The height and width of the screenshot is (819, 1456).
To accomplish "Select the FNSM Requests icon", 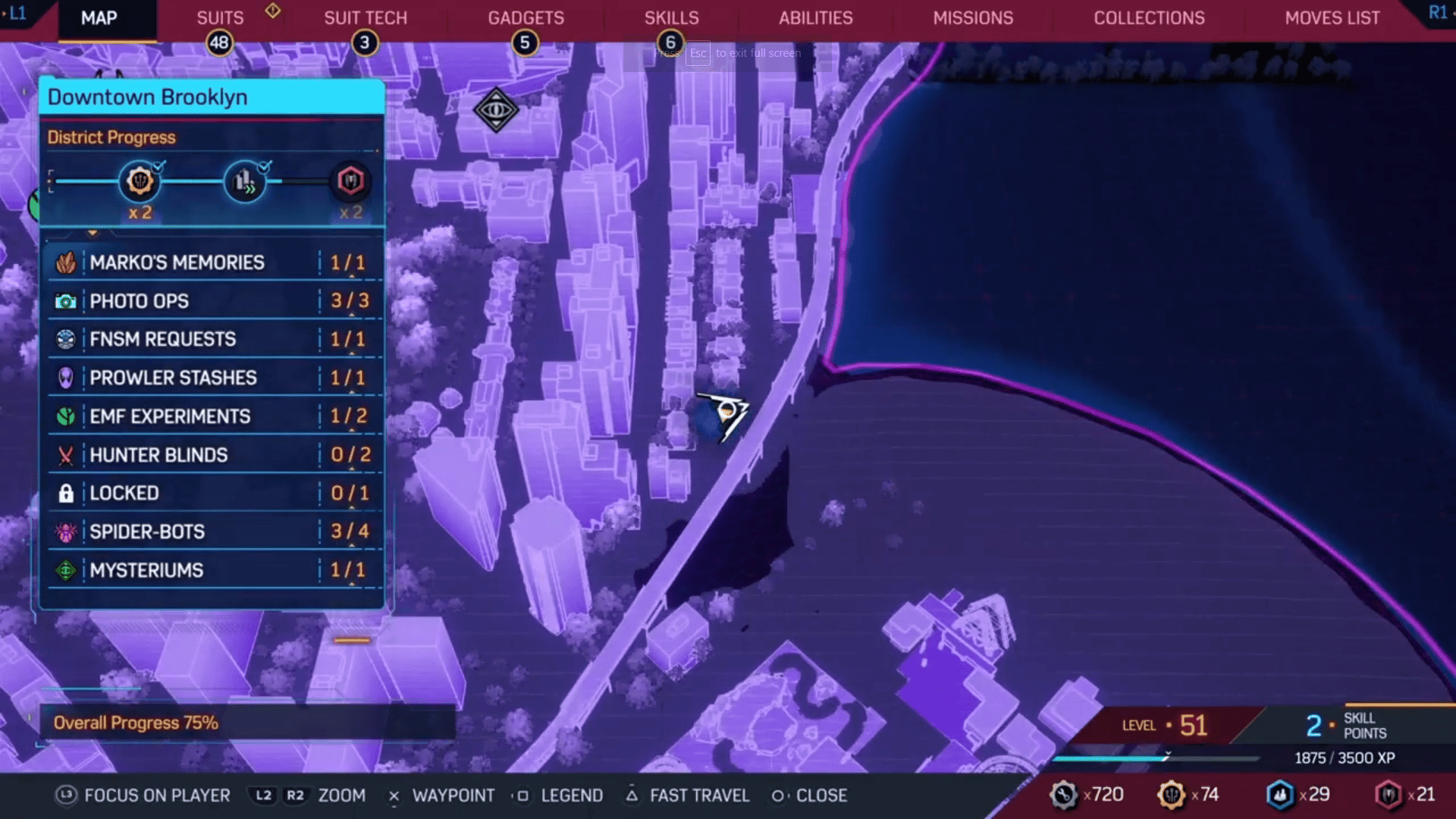I will click(67, 339).
